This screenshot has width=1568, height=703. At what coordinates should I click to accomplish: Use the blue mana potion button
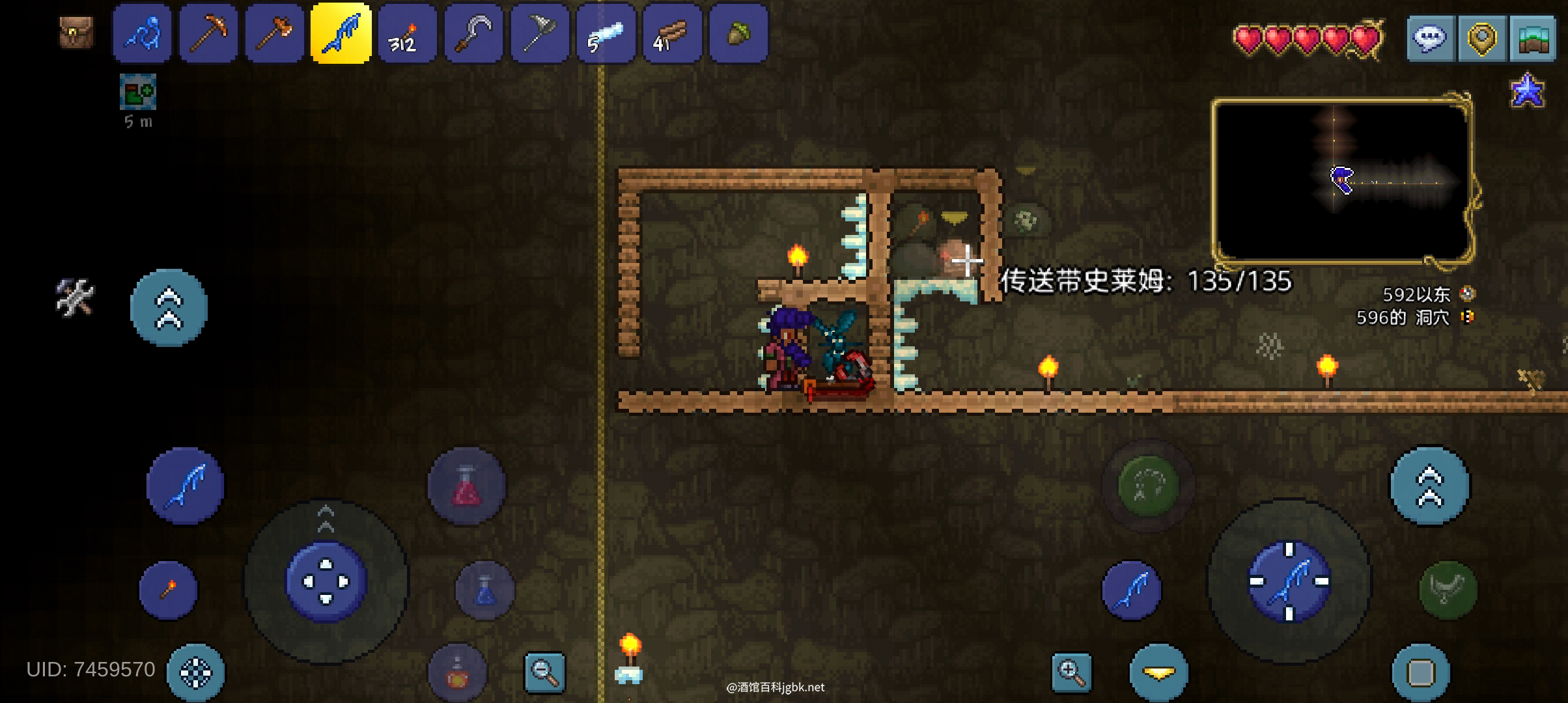[x=485, y=590]
